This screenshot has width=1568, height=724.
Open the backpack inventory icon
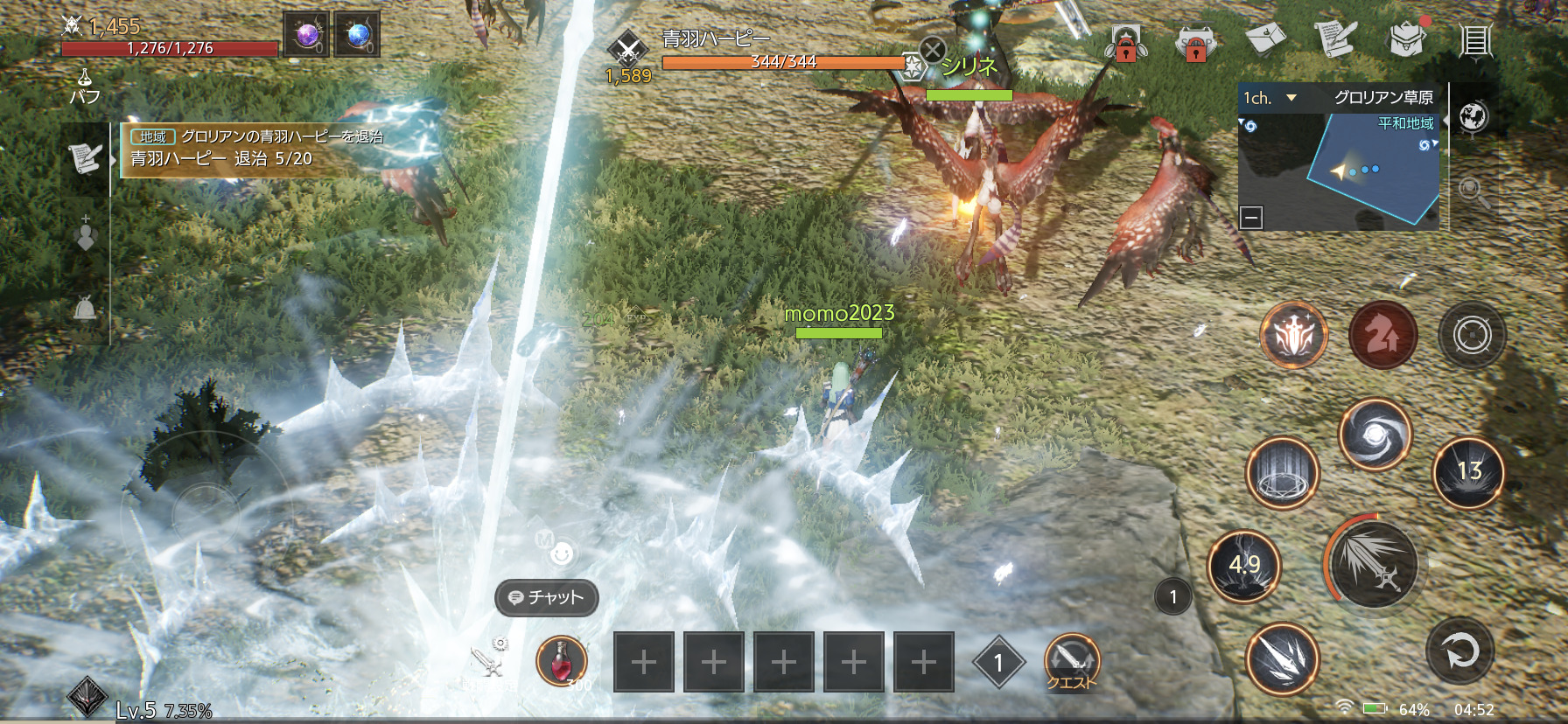(1405, 39)
